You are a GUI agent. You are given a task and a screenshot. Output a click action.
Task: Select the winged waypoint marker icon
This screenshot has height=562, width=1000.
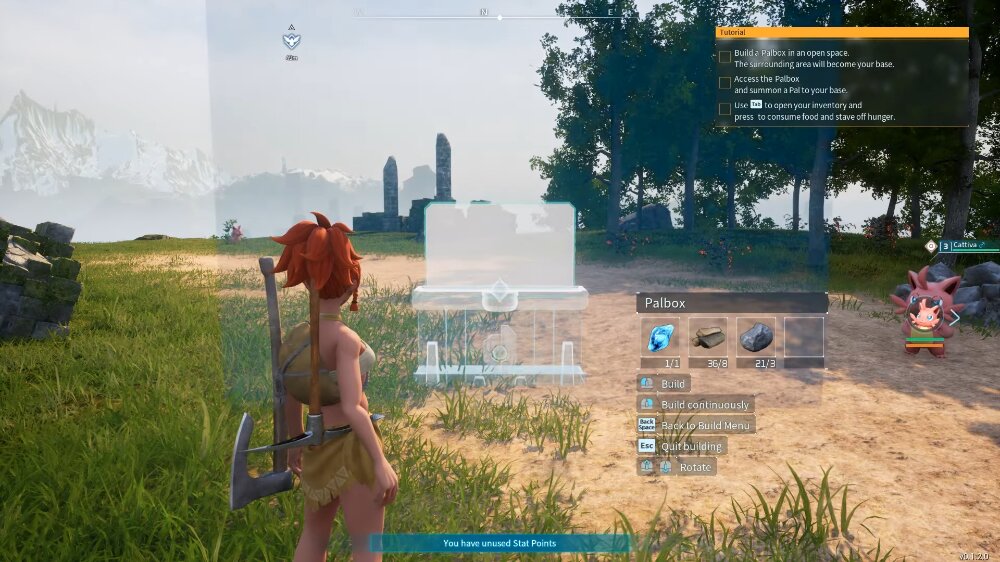tap(291, 40)
